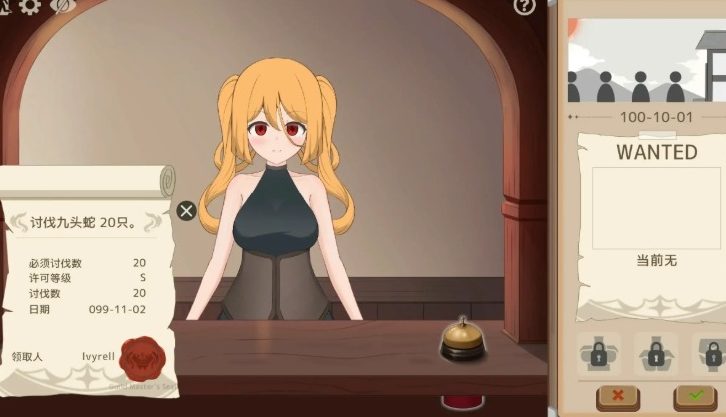Reject with the red X button
Viewport: 726px width, 417px height.
coord(617,397)
